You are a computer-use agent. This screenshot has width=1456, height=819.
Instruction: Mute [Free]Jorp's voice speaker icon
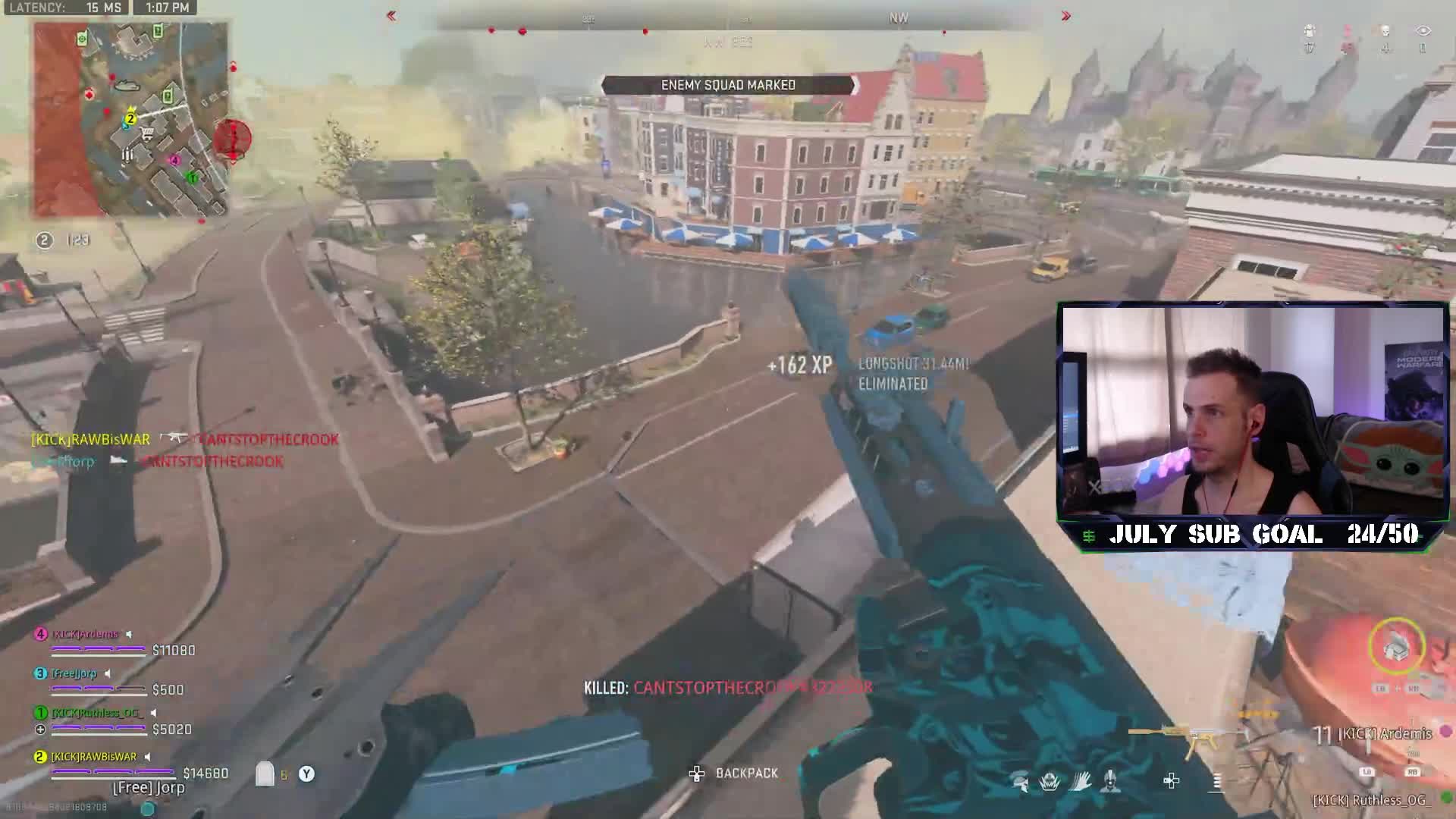[108, 673]
